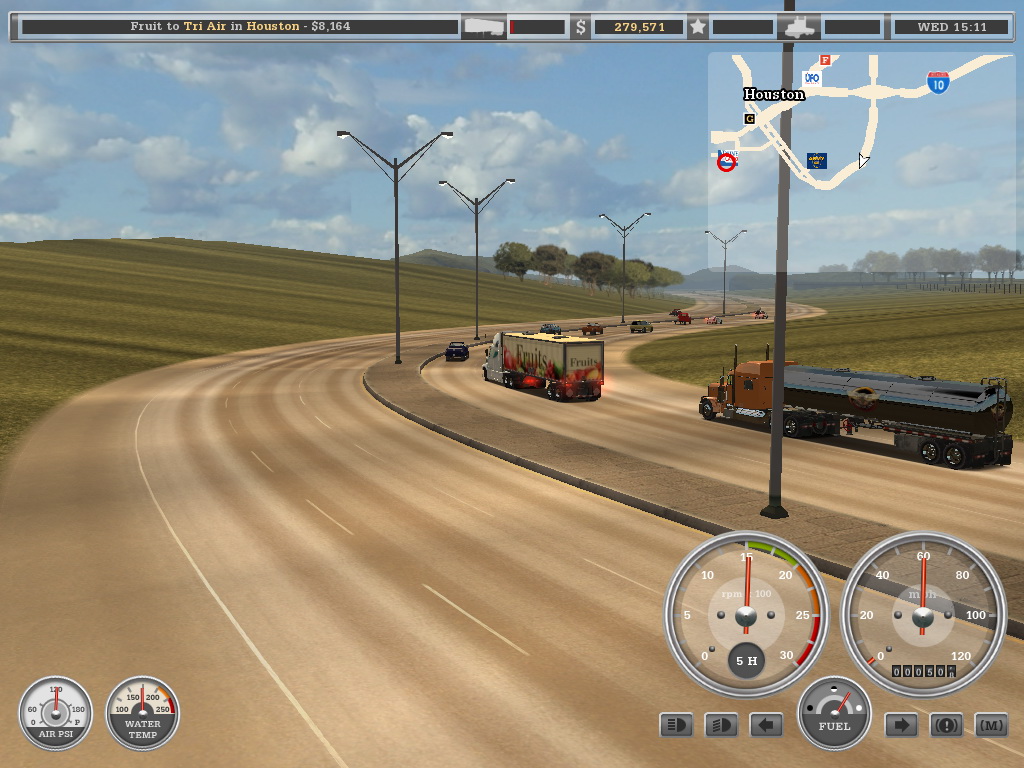Click the black G marker on the minimap

coord(748,119)
